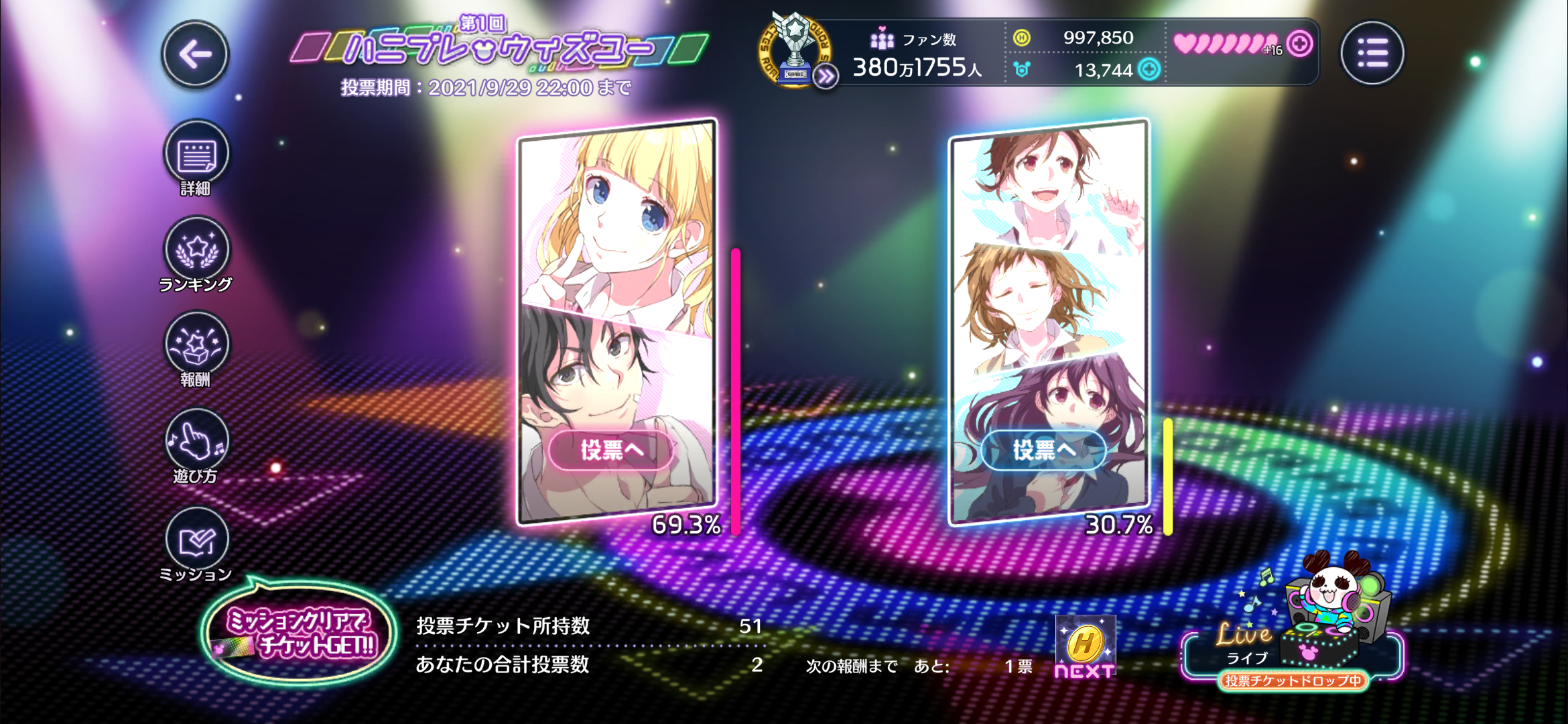Viewport: 1568px width, 724px height.
Task: Vote for the blue-framed trio card
Action: (1043, 450)
